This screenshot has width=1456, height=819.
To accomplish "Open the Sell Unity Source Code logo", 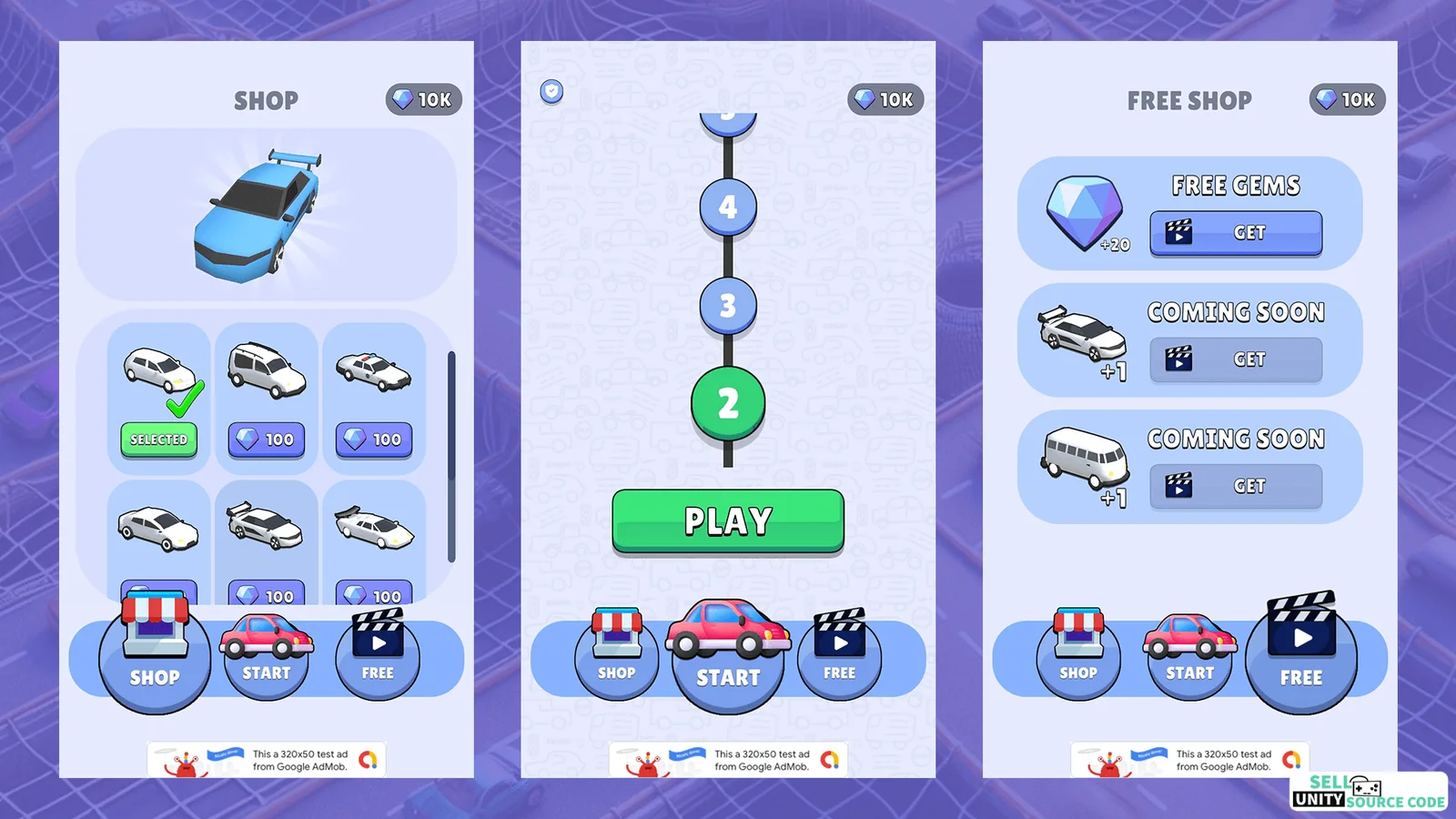I will (1368, 791).
